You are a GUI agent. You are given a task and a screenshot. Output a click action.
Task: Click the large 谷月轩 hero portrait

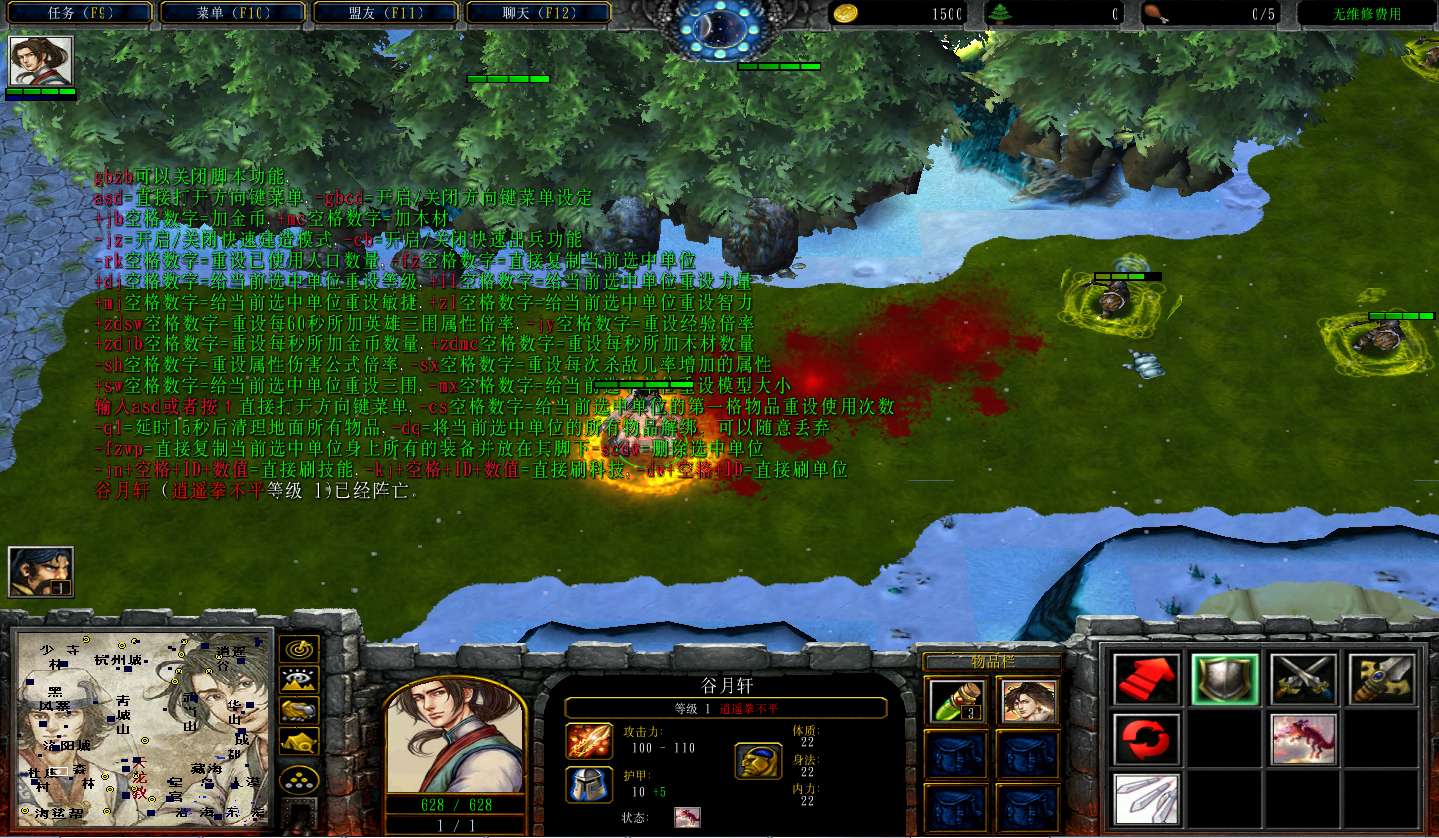[x=455, y=737]
